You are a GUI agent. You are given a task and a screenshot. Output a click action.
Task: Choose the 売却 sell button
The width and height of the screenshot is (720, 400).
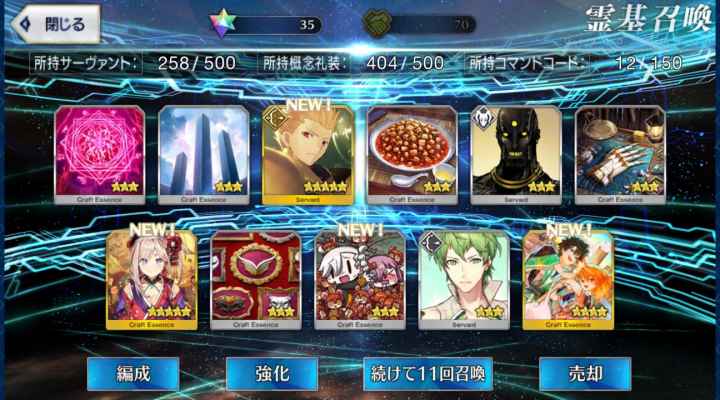(x=585, y=373)
